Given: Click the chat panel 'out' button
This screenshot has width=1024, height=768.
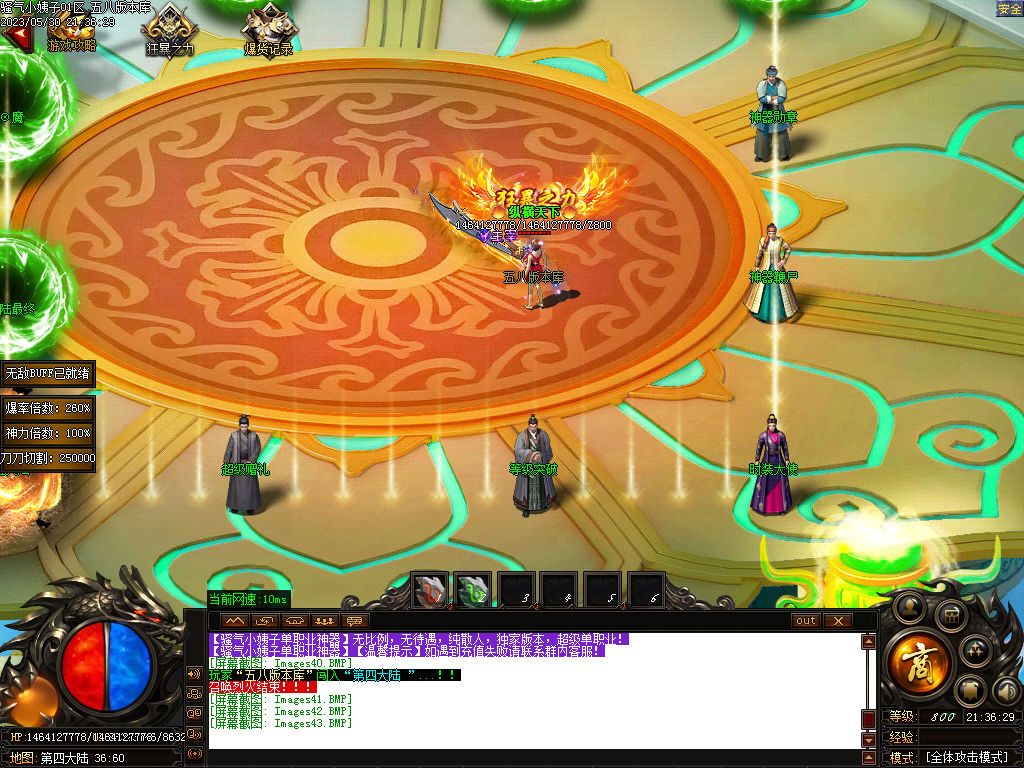Looking at the screenshot, I should tap(805, 621).
